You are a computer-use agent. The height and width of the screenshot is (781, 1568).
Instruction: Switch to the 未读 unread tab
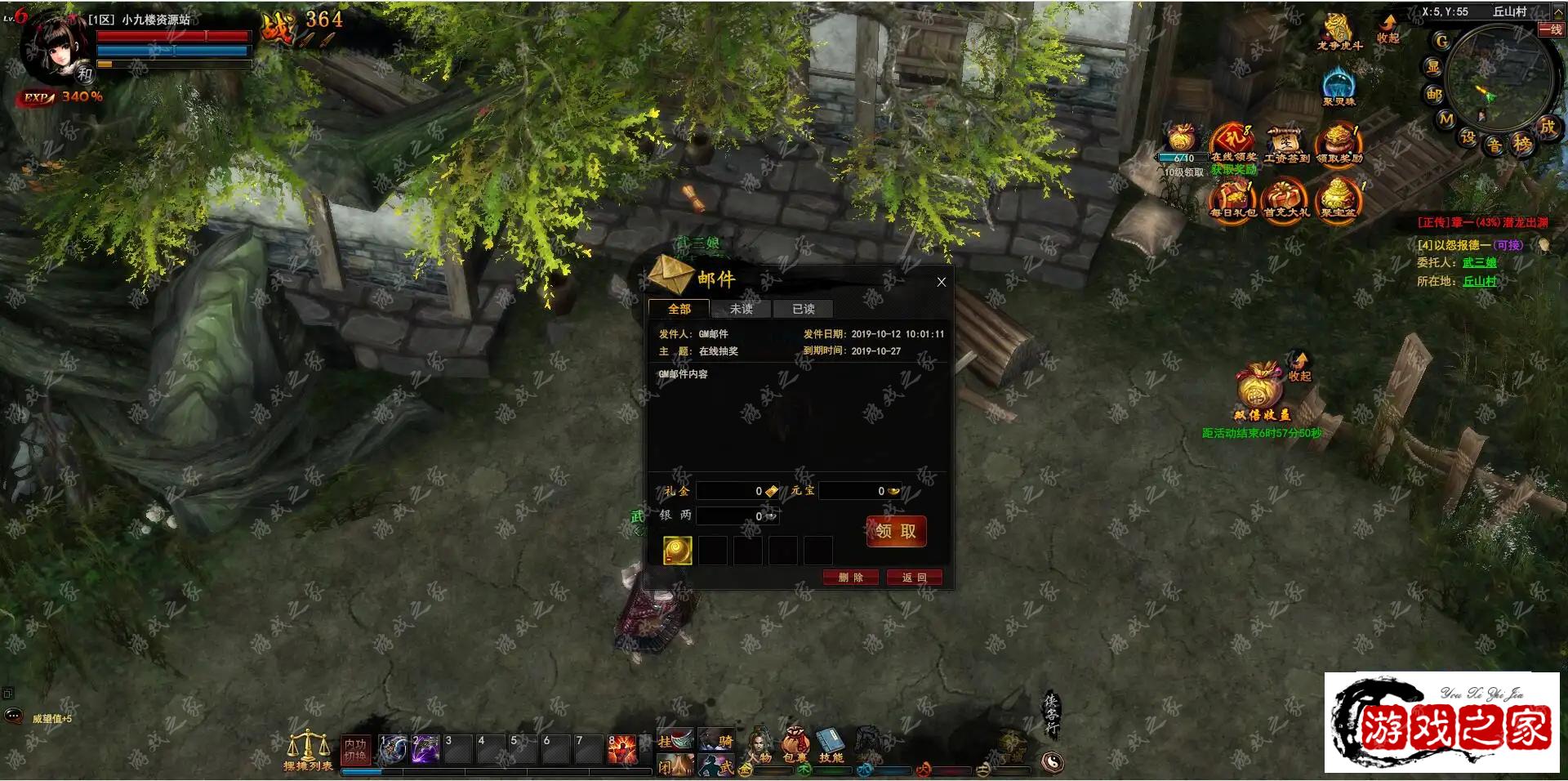741,309
